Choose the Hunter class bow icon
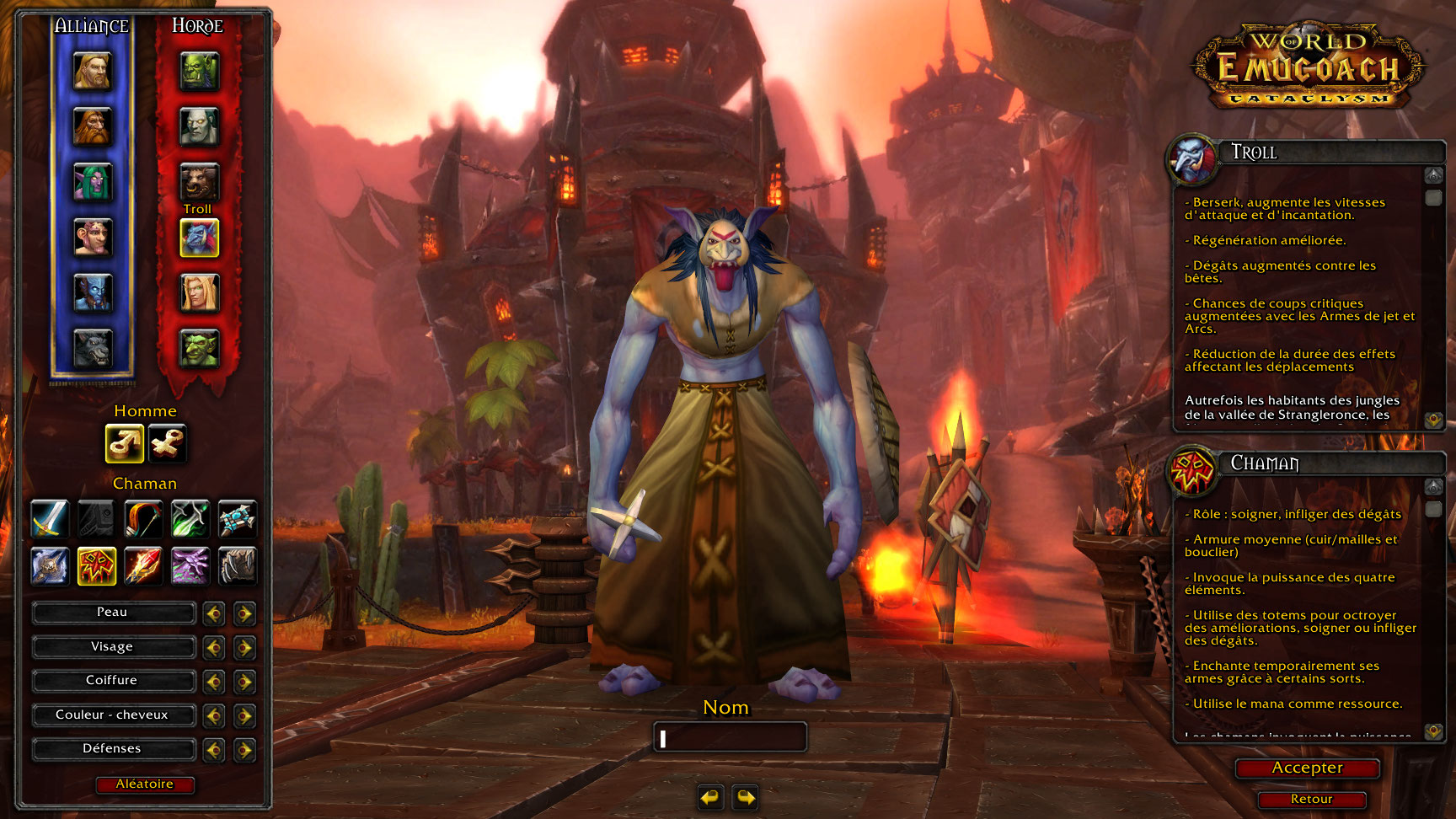The height and width of the screenshot is (819, 1456). coord(143,519)
